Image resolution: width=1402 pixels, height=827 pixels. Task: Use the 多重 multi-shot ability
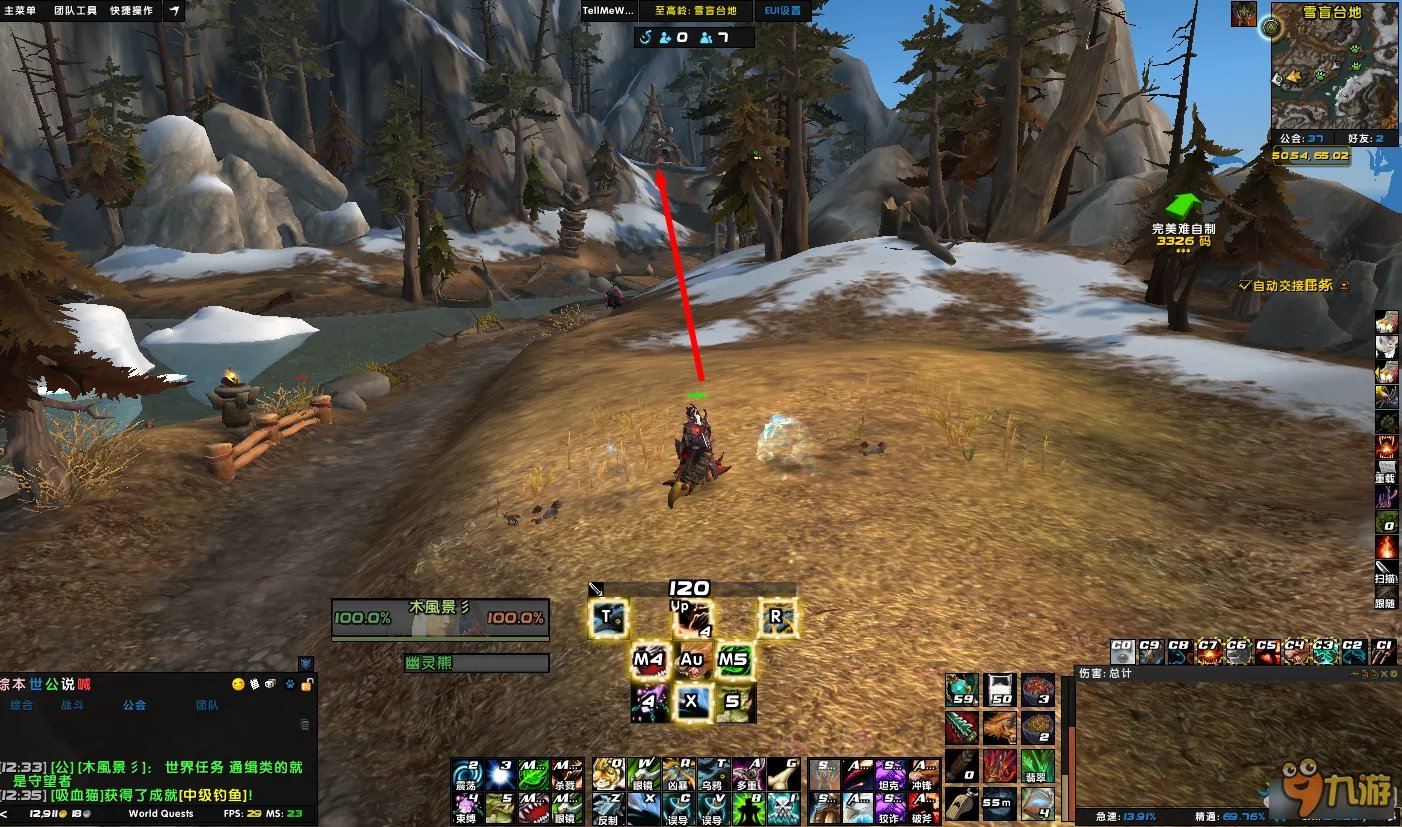tap(745, 773)
